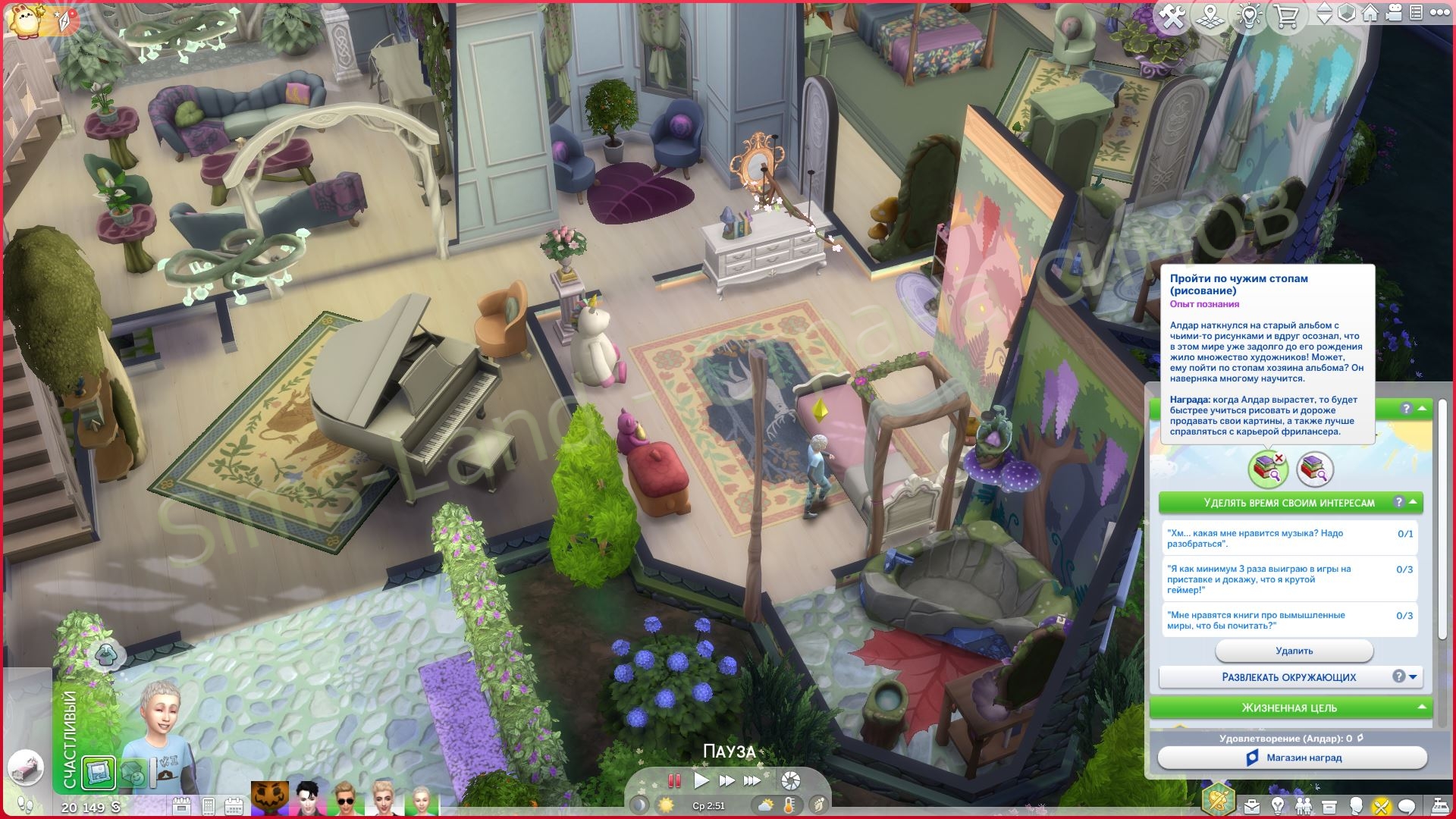Switch to the pumpkin-head Sim portrait
1456x819 pixels.
coord(270,798)
